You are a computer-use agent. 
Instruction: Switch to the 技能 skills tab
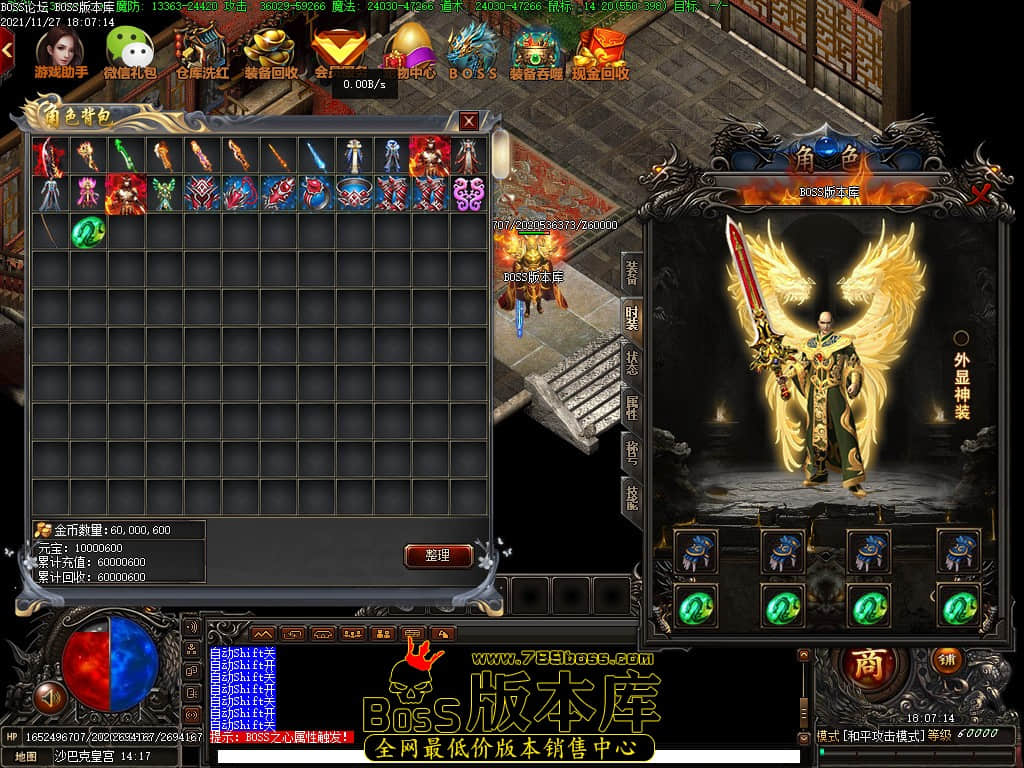pyautogui.click(x=632, y=495)
